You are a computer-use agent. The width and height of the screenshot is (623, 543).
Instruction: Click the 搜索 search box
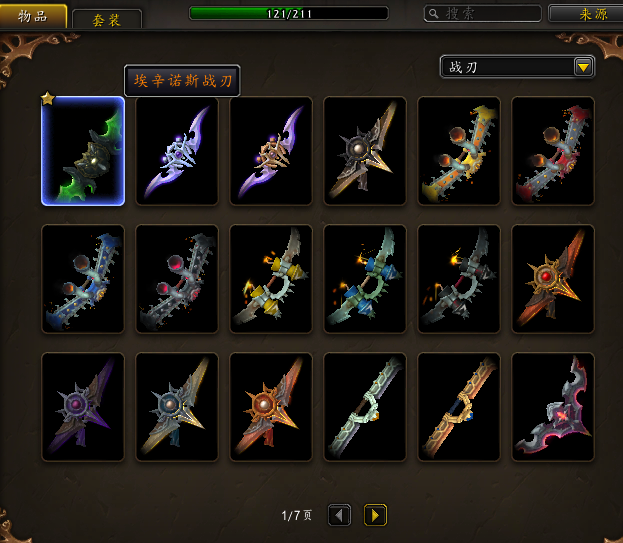tap(482, 14)
